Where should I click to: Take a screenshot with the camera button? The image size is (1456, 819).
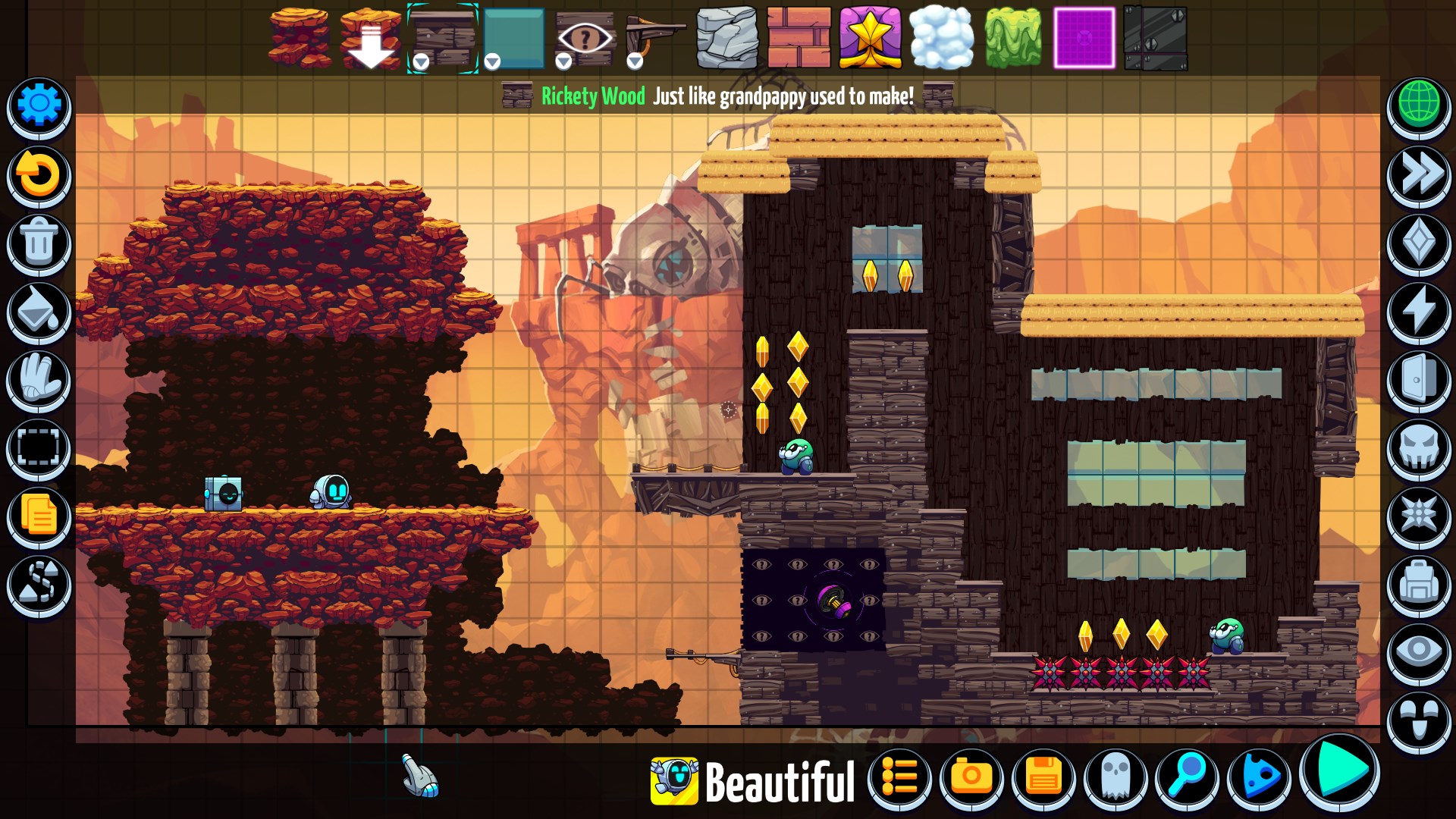point(971,777)
